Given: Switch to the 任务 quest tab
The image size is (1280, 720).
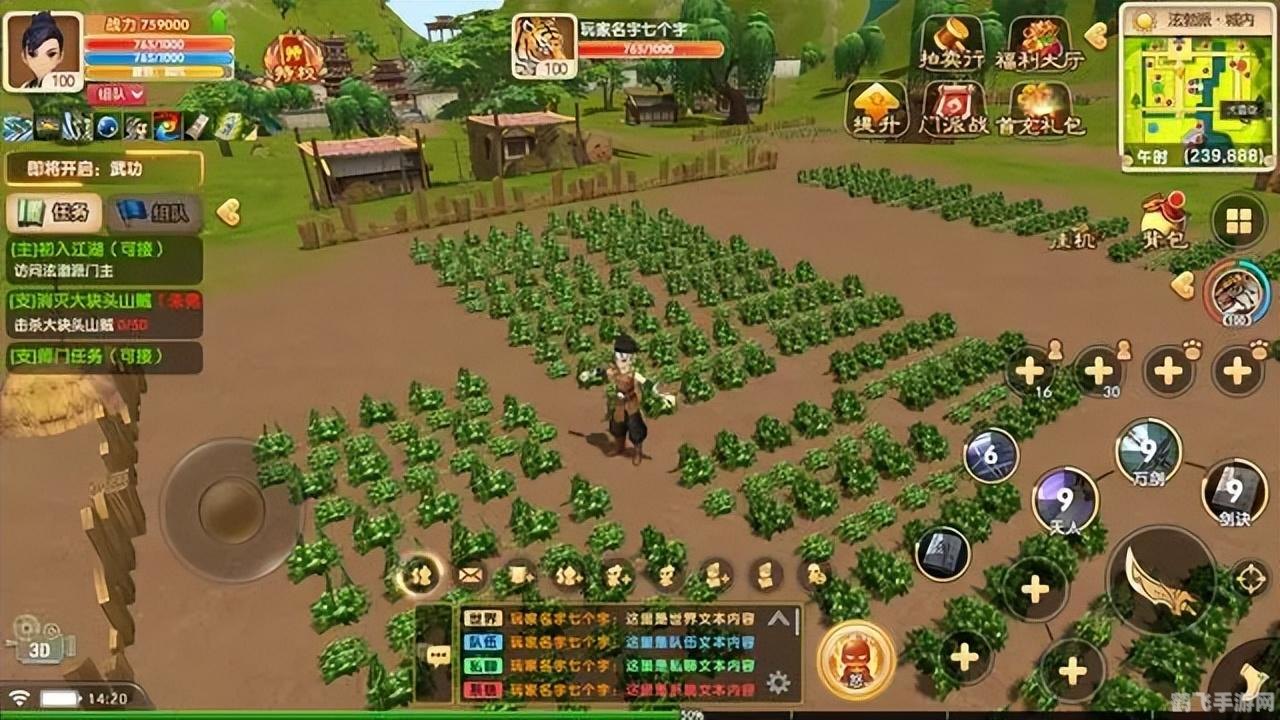Looking at the screenshot, I should point(55,212).
